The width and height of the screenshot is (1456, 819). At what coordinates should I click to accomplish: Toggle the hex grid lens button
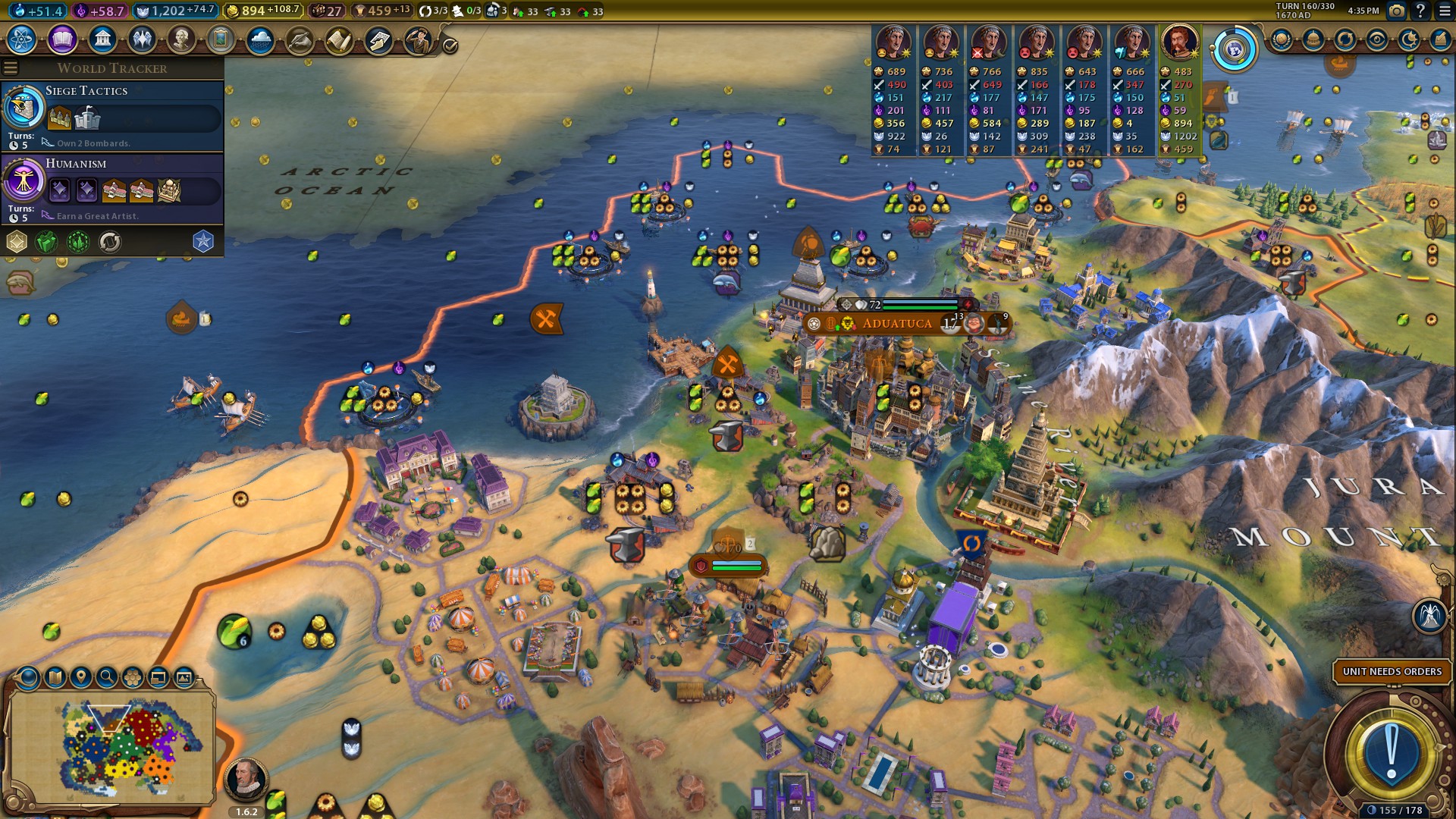133,677
